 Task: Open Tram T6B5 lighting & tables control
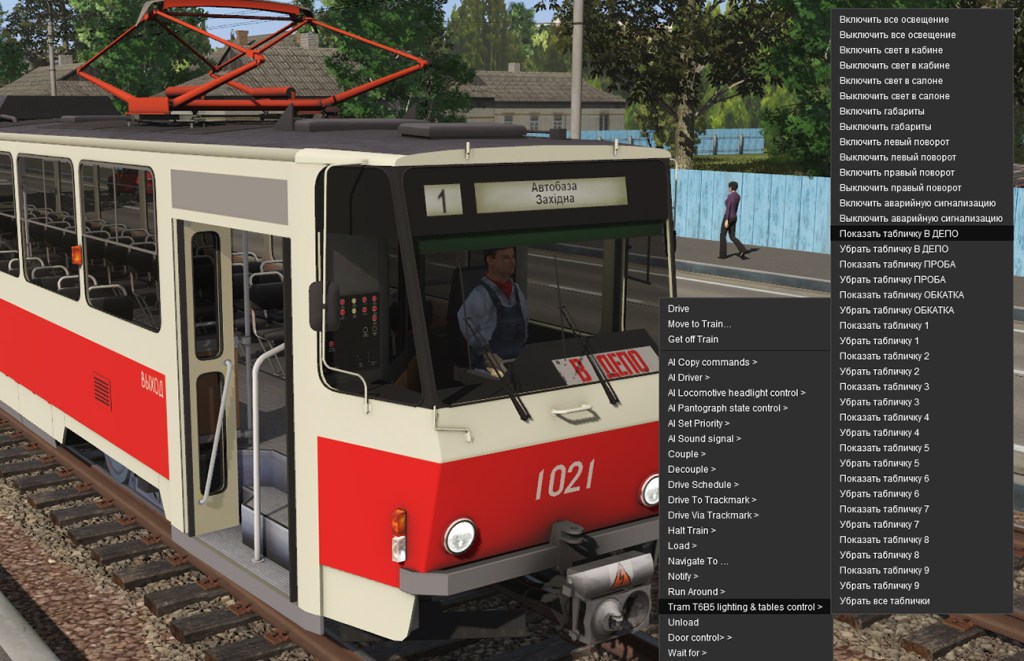tap(745, 607)
